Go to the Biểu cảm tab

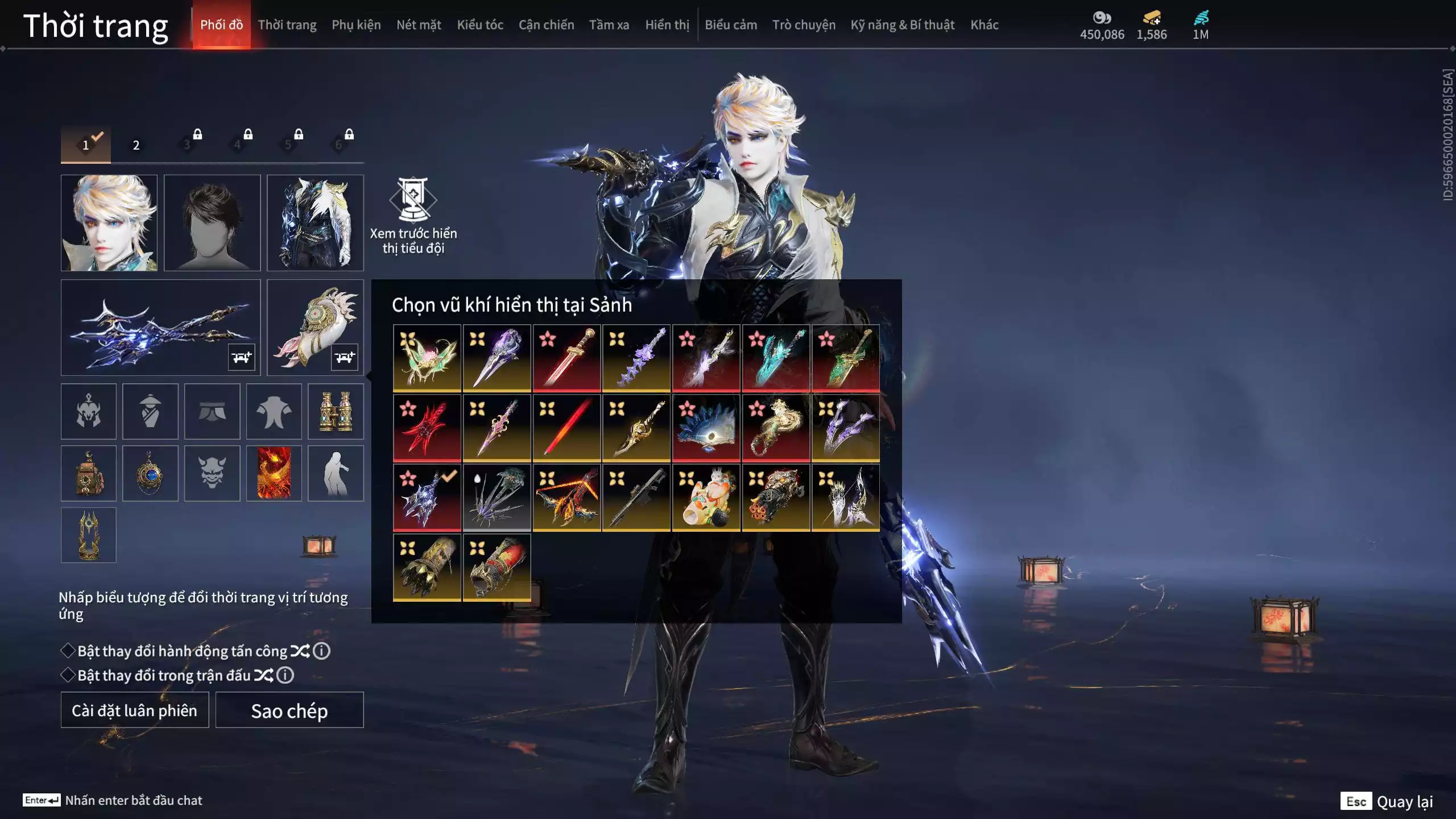tap(731, 25)
